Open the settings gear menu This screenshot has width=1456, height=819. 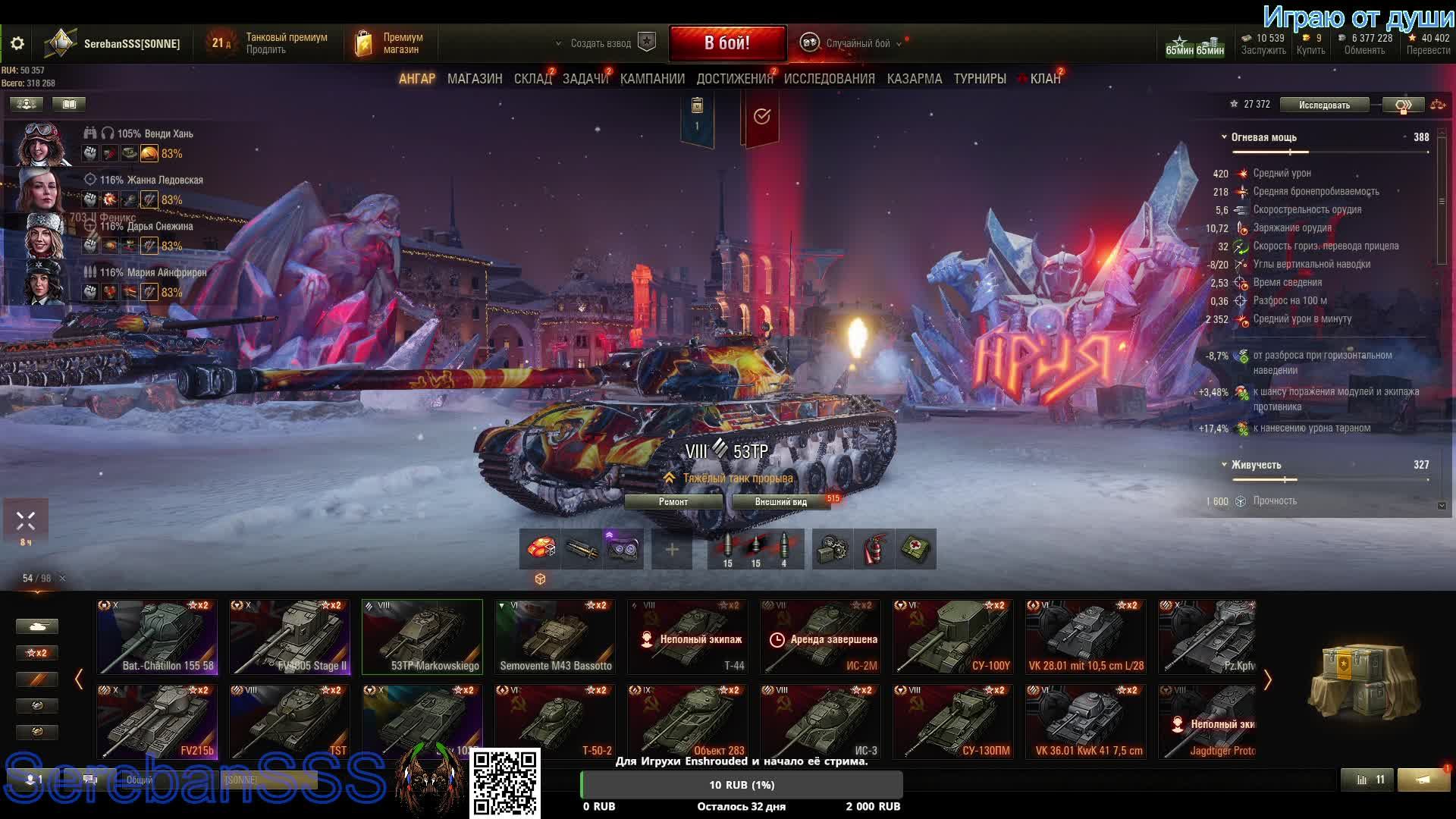tap(17, 44)
